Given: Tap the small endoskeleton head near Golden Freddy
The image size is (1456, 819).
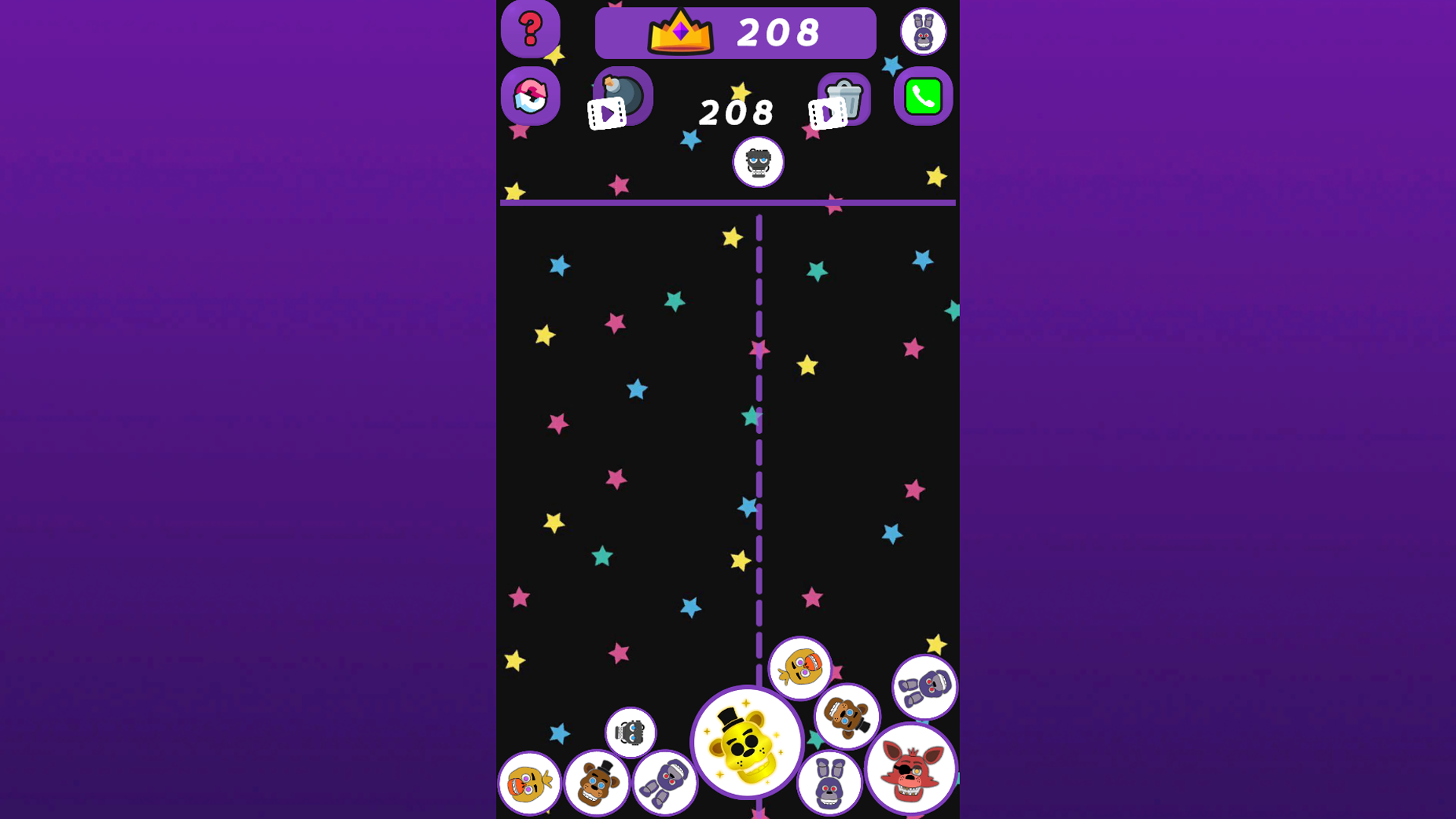Looking at the screenshot, I should pos(631,730).
